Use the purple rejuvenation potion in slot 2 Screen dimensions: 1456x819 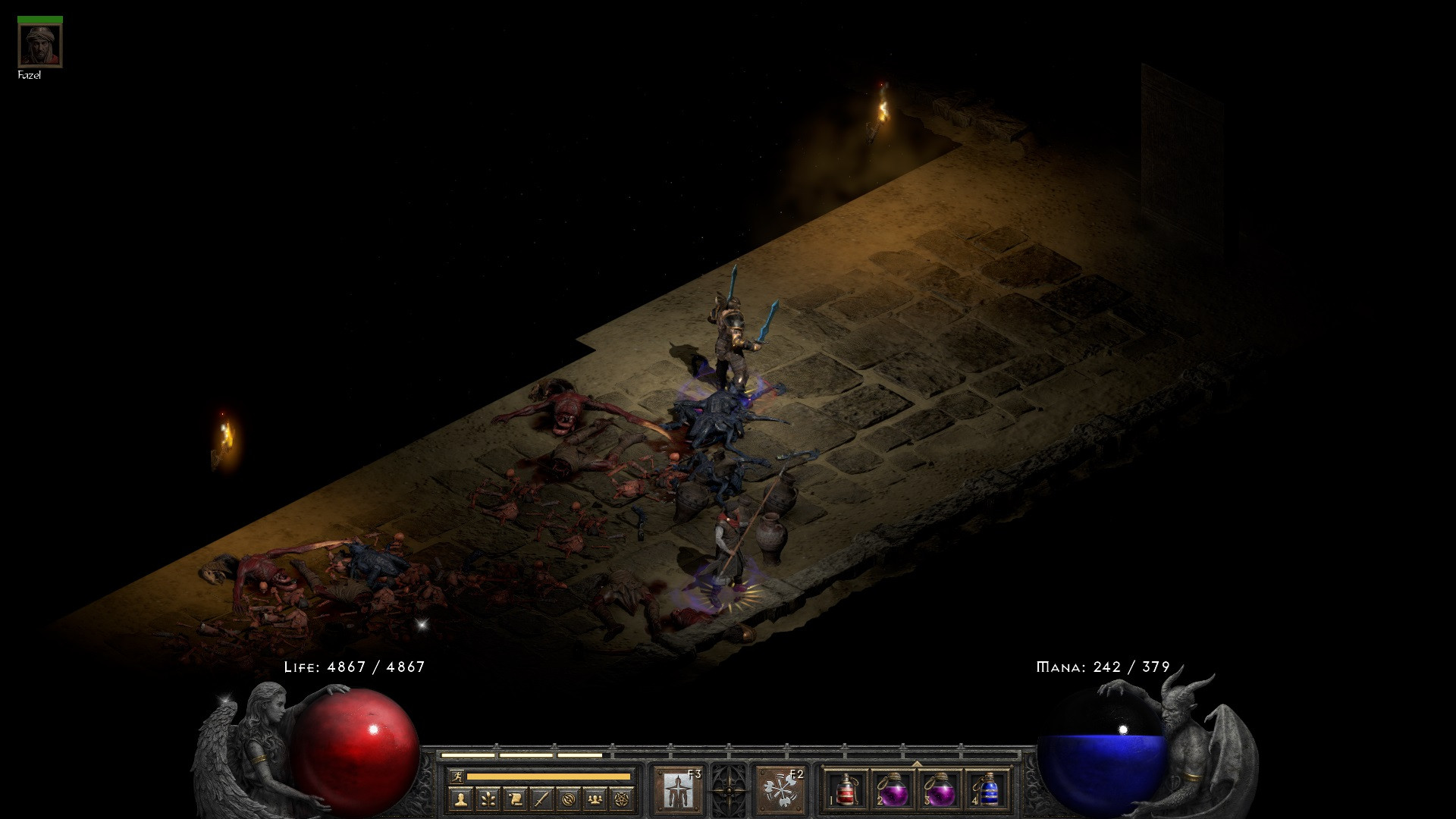[893, 790]
